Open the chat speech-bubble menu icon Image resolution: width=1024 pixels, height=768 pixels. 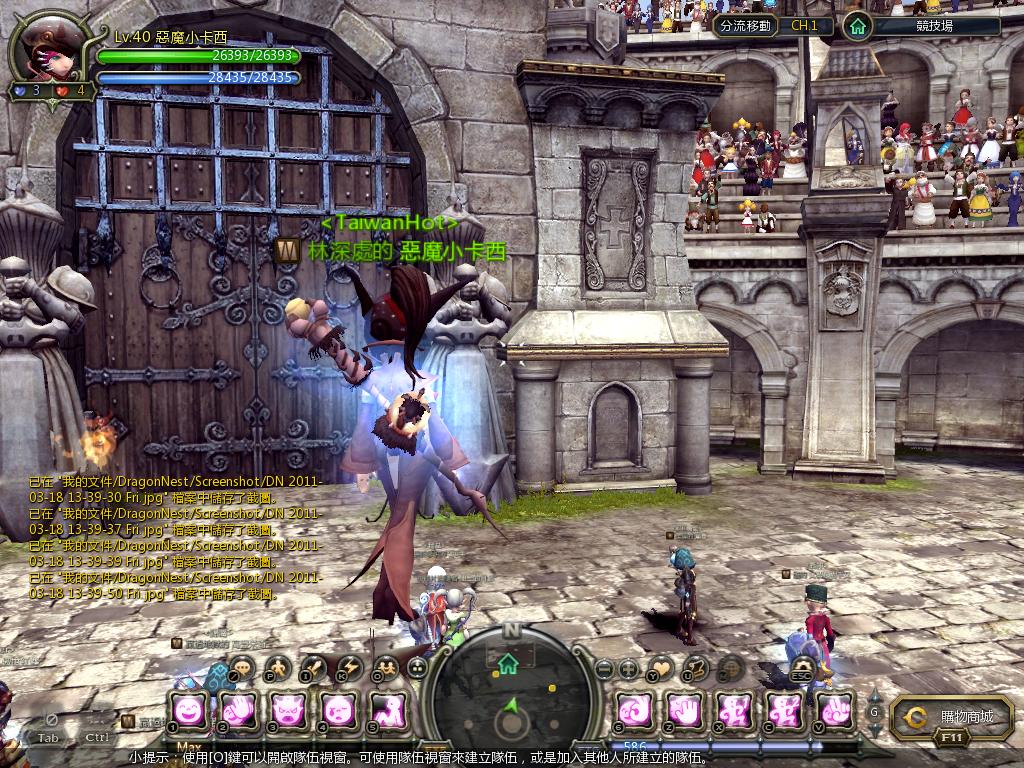coord(243,667)
